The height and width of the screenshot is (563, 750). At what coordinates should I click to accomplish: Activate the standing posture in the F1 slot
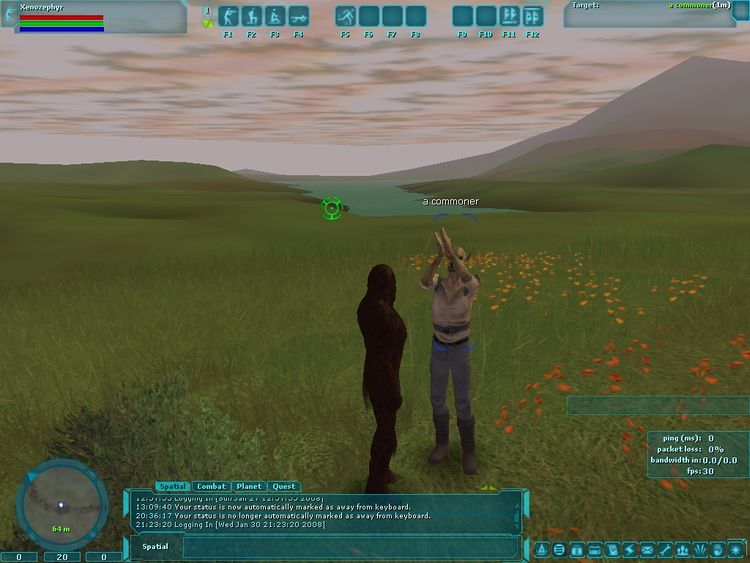[x=227, y=16]
